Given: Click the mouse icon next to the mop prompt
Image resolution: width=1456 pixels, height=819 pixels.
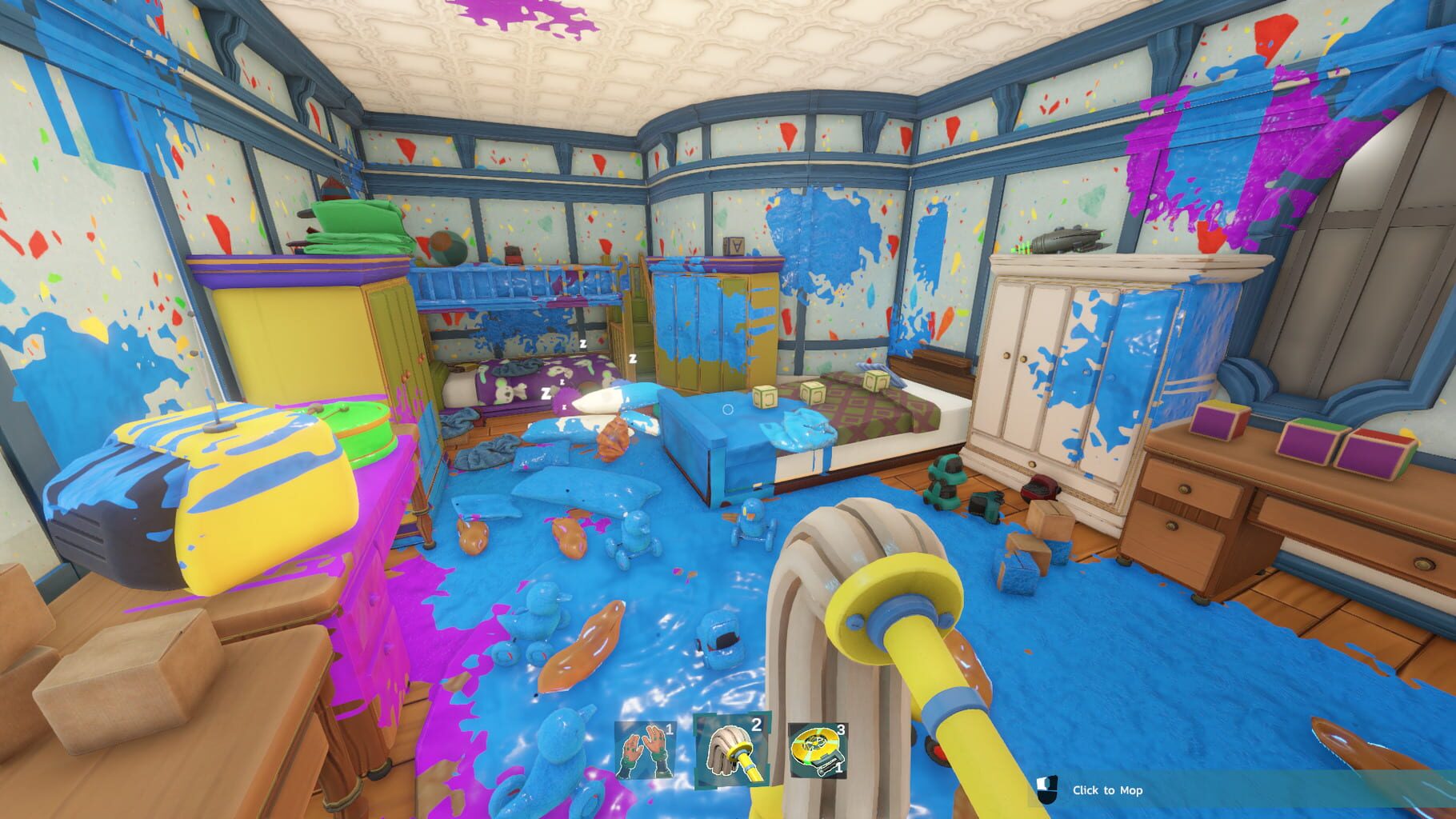Looking at the screenshot, I should [1045, 790].
